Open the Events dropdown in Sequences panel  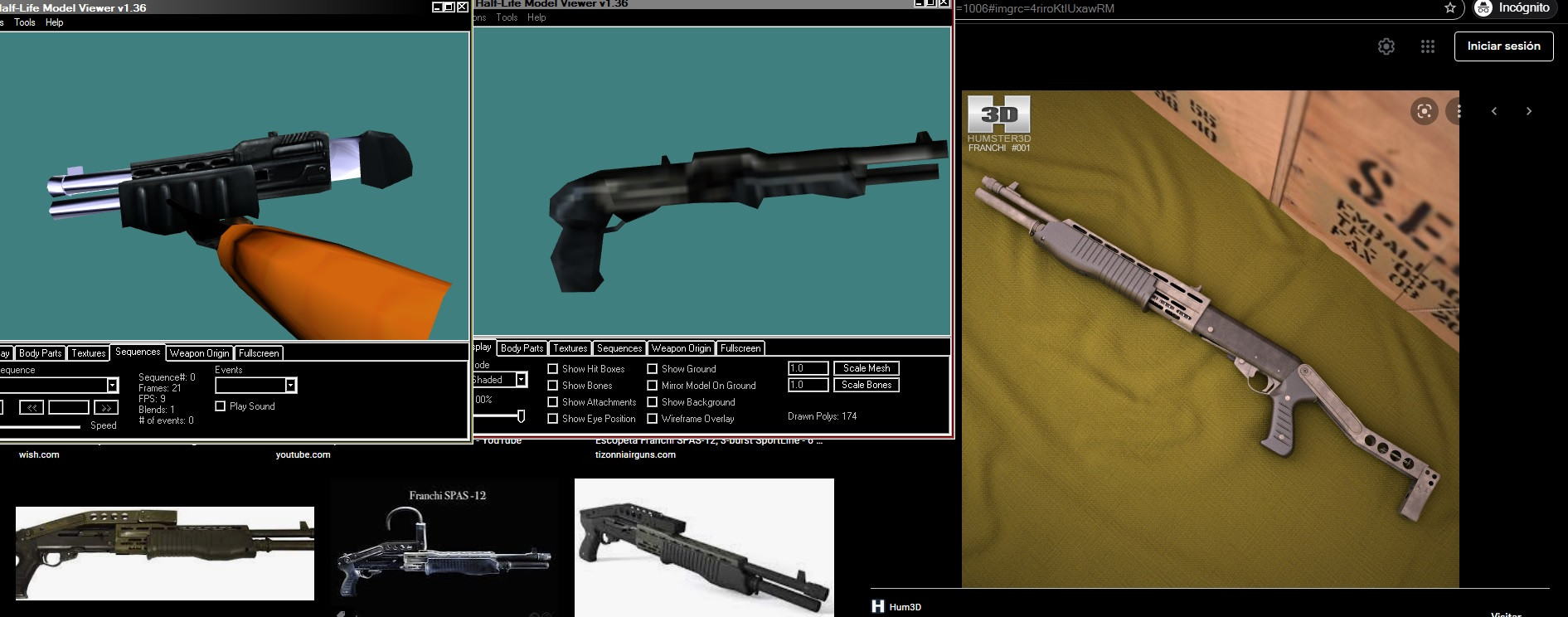[x=290, y=385]
